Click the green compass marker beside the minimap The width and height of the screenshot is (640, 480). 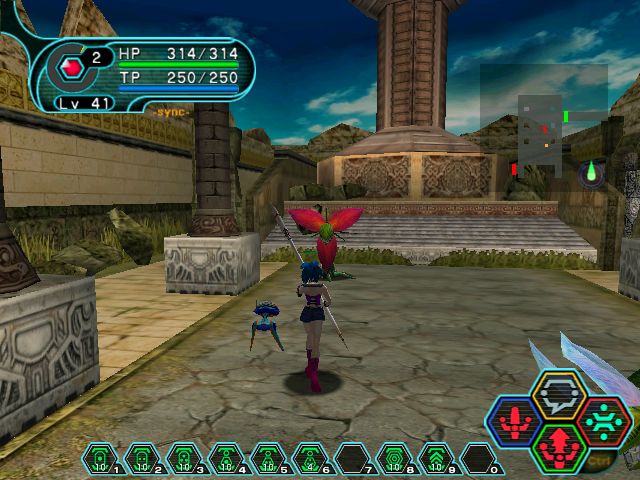[x=591, y=173]
